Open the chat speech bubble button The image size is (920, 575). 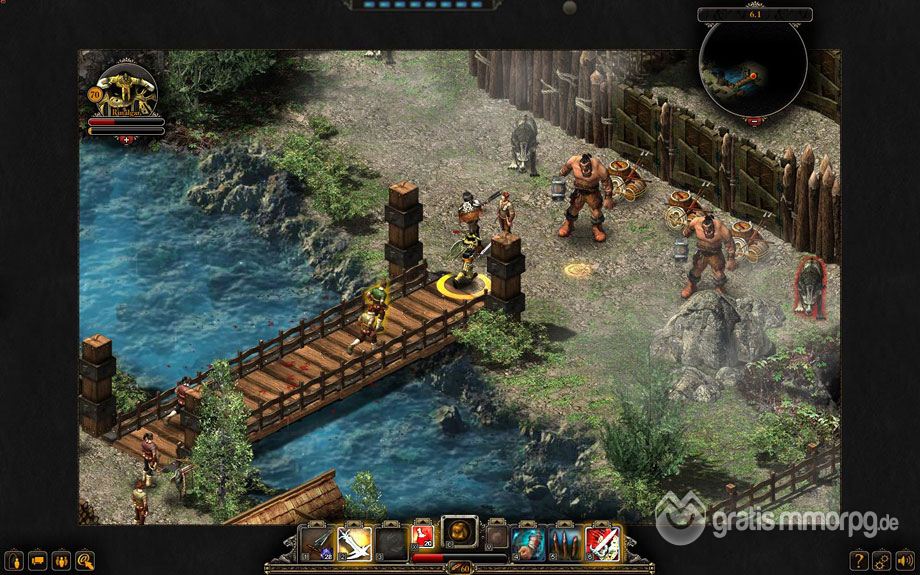pos(39,558)
